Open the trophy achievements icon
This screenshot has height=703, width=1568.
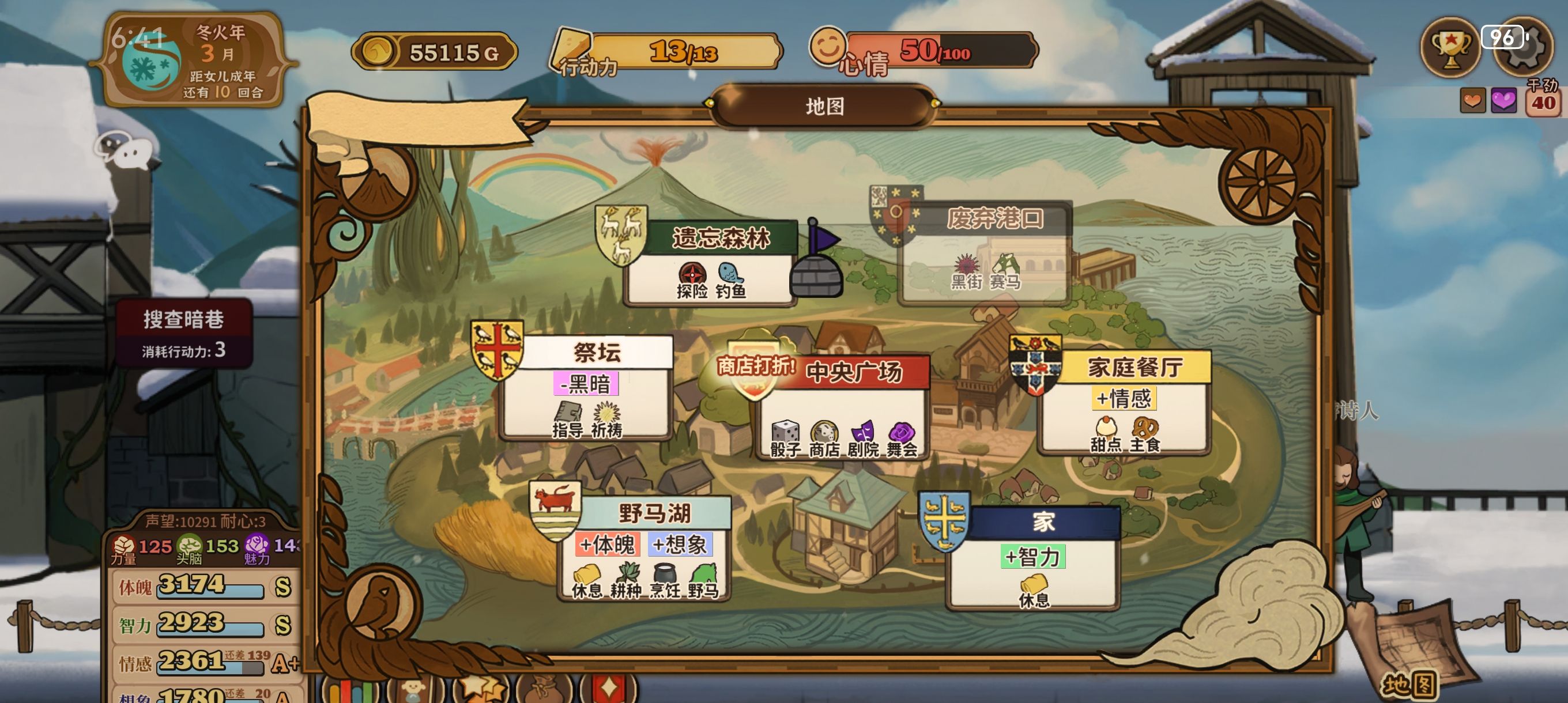tap(1450, 46)
